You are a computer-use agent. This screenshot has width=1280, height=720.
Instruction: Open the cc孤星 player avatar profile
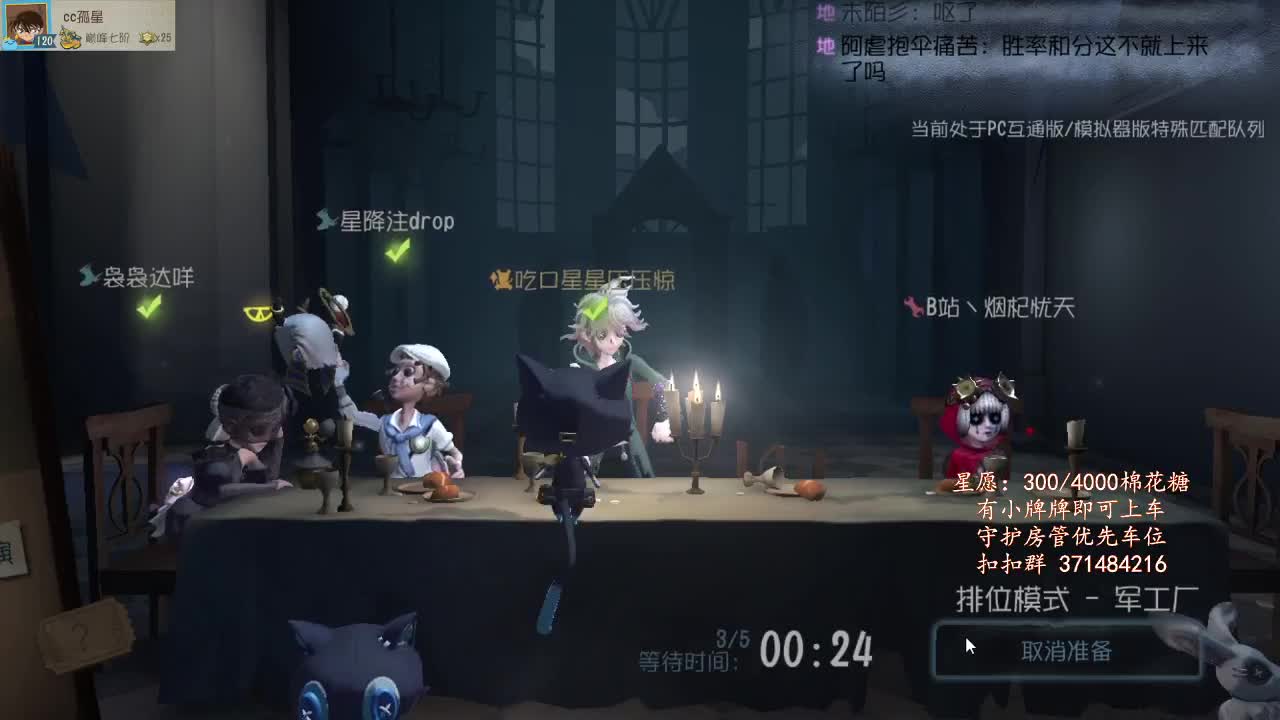coord(24,24)
